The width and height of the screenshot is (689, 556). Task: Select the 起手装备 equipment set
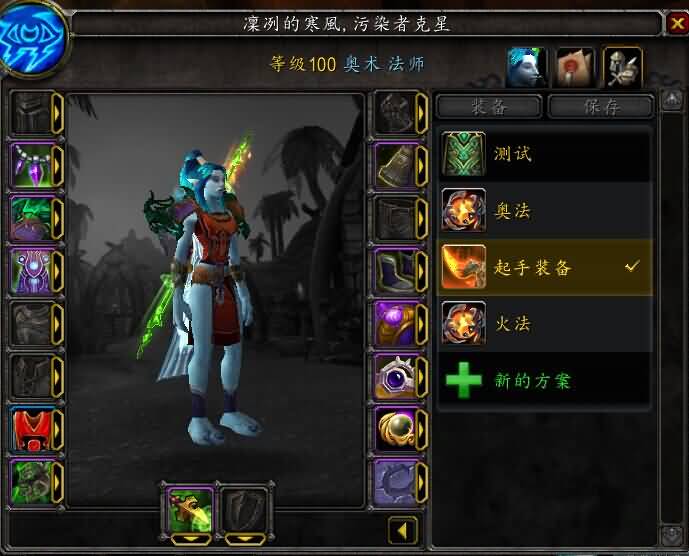pos(545,267)
